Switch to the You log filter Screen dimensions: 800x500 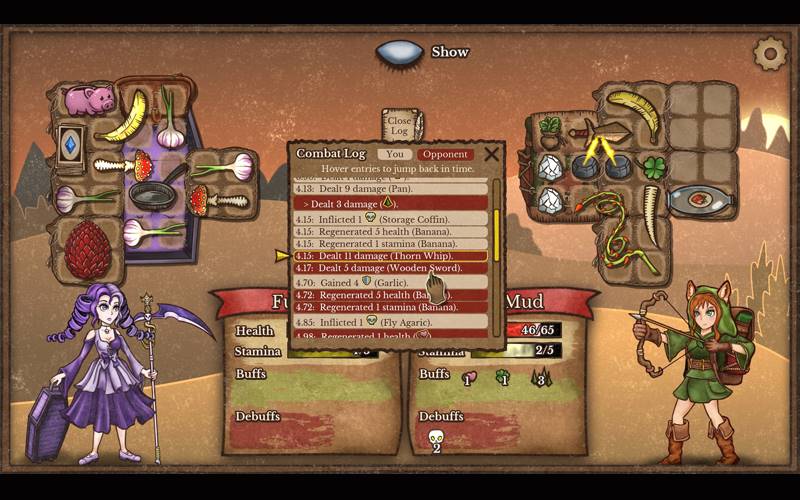tap(395, 155)
